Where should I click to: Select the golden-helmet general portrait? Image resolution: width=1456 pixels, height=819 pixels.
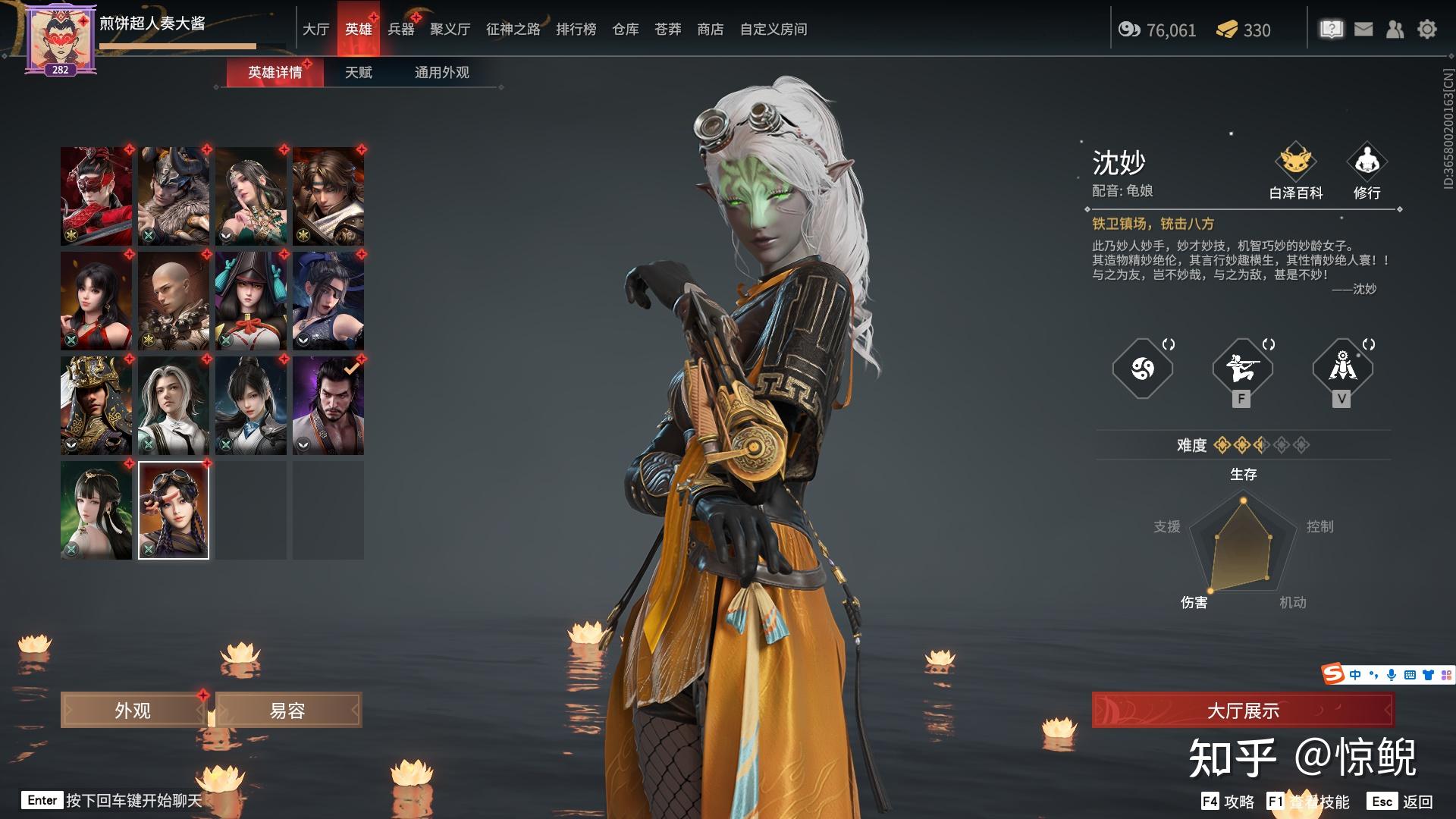coord(96,405)
